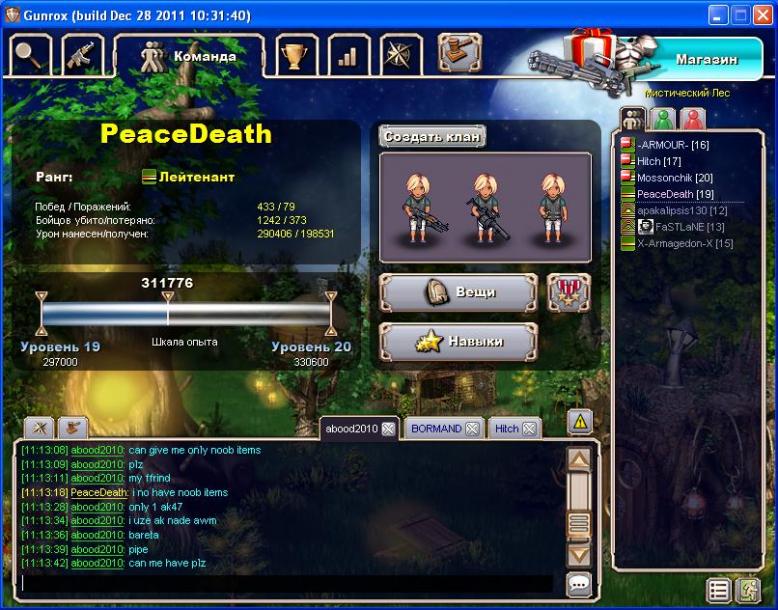Switch to the red player list tab
This screenshot has height=610, width=778.
tap(692, 119)
